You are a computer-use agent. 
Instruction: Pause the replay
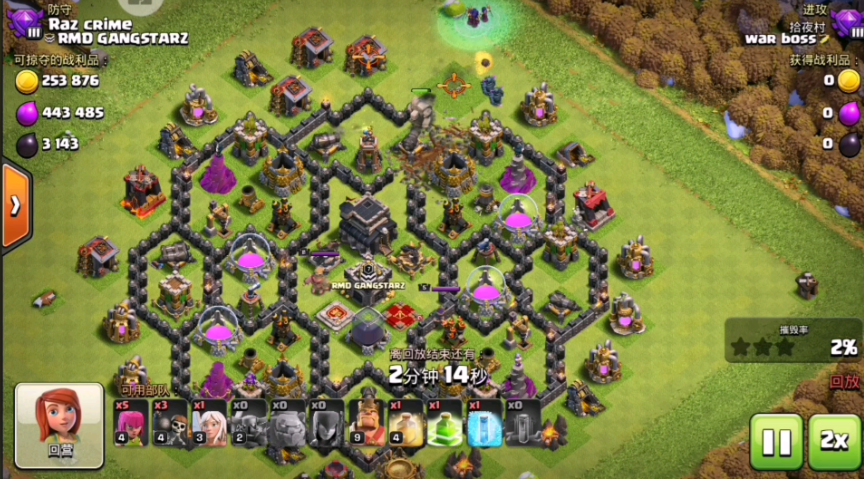click(x=776, y=440)
